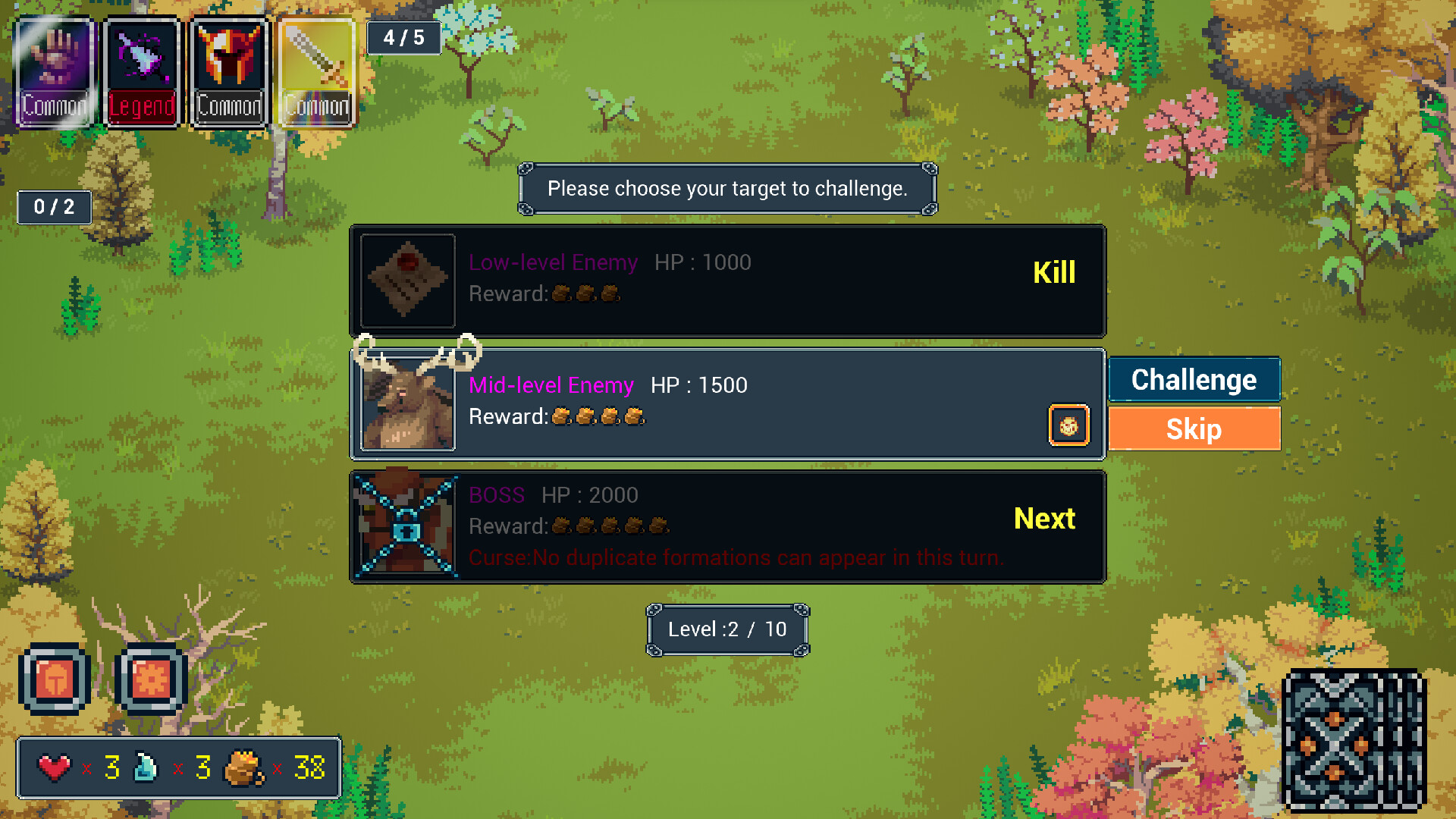1456x819 pixels.
Task: Select the elk Mid-level Enemy portrait
Action: (x=407, y=403)
